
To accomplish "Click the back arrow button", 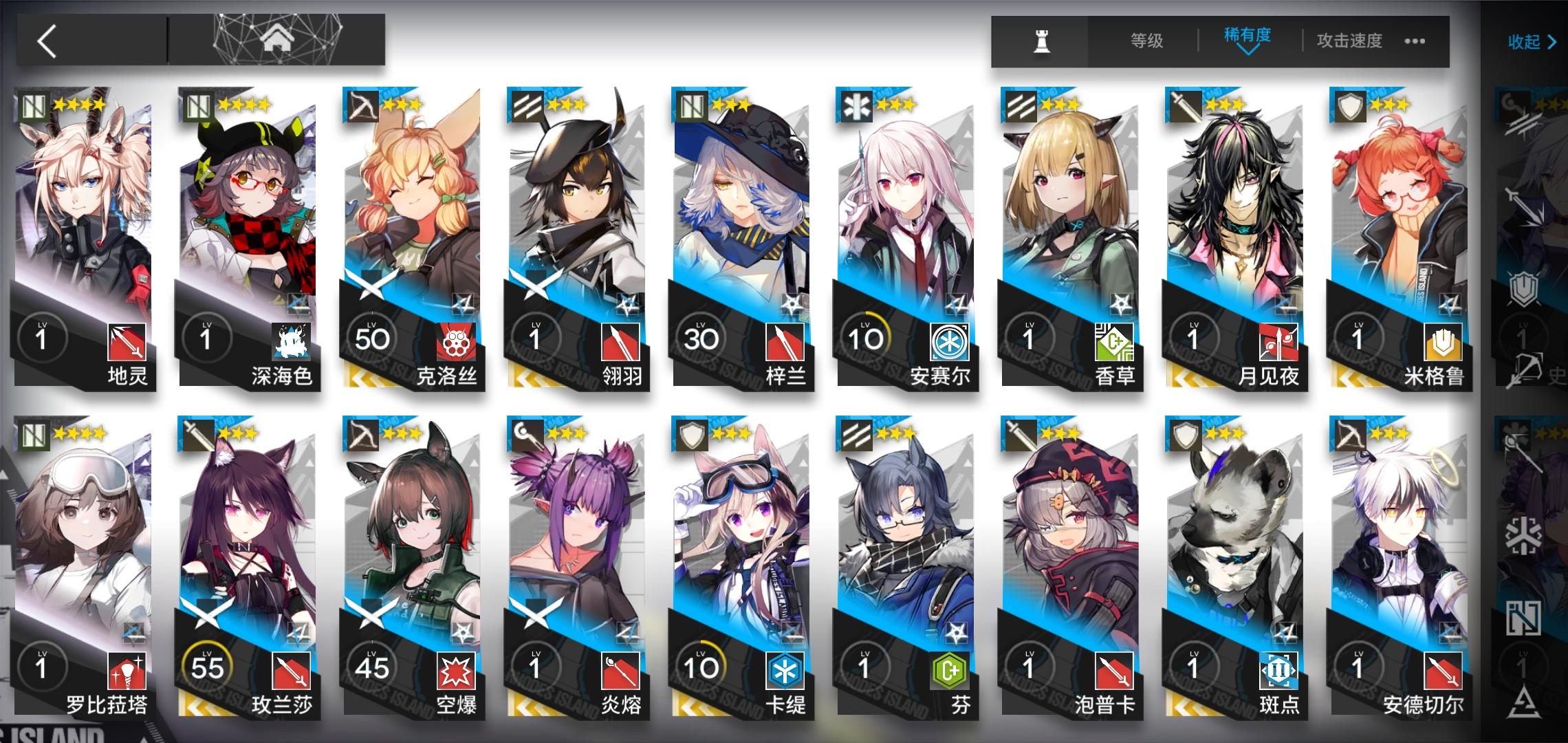I will pos(48,43).
